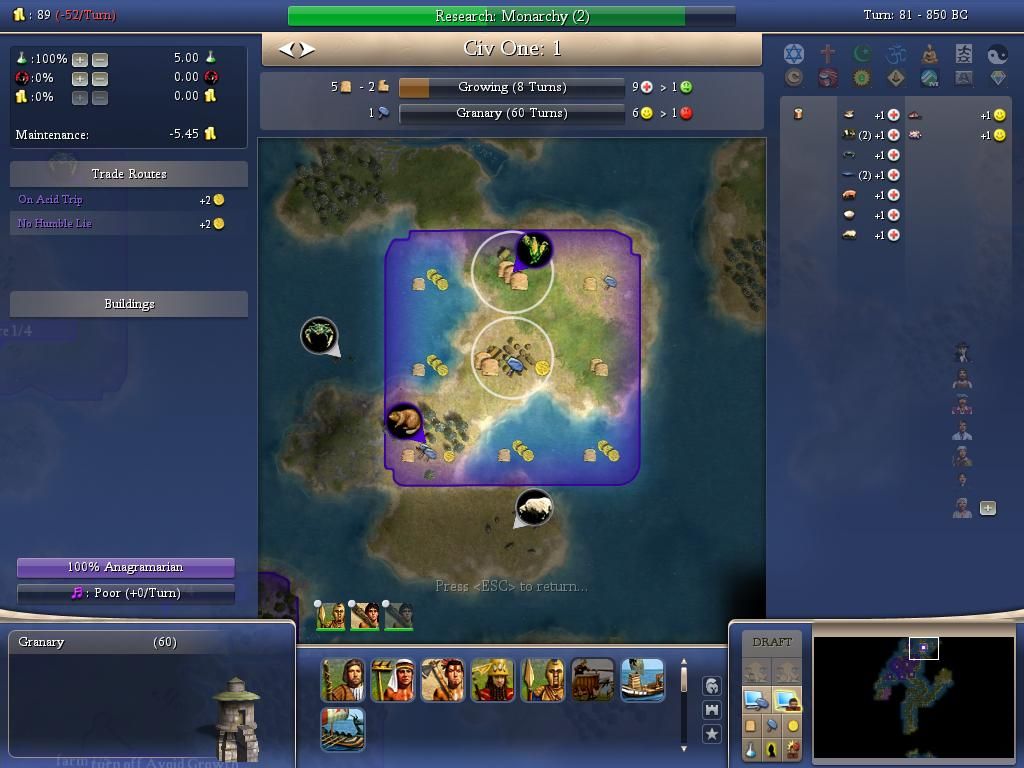Go to the next city using the right arrow

(x=308, y=49)
